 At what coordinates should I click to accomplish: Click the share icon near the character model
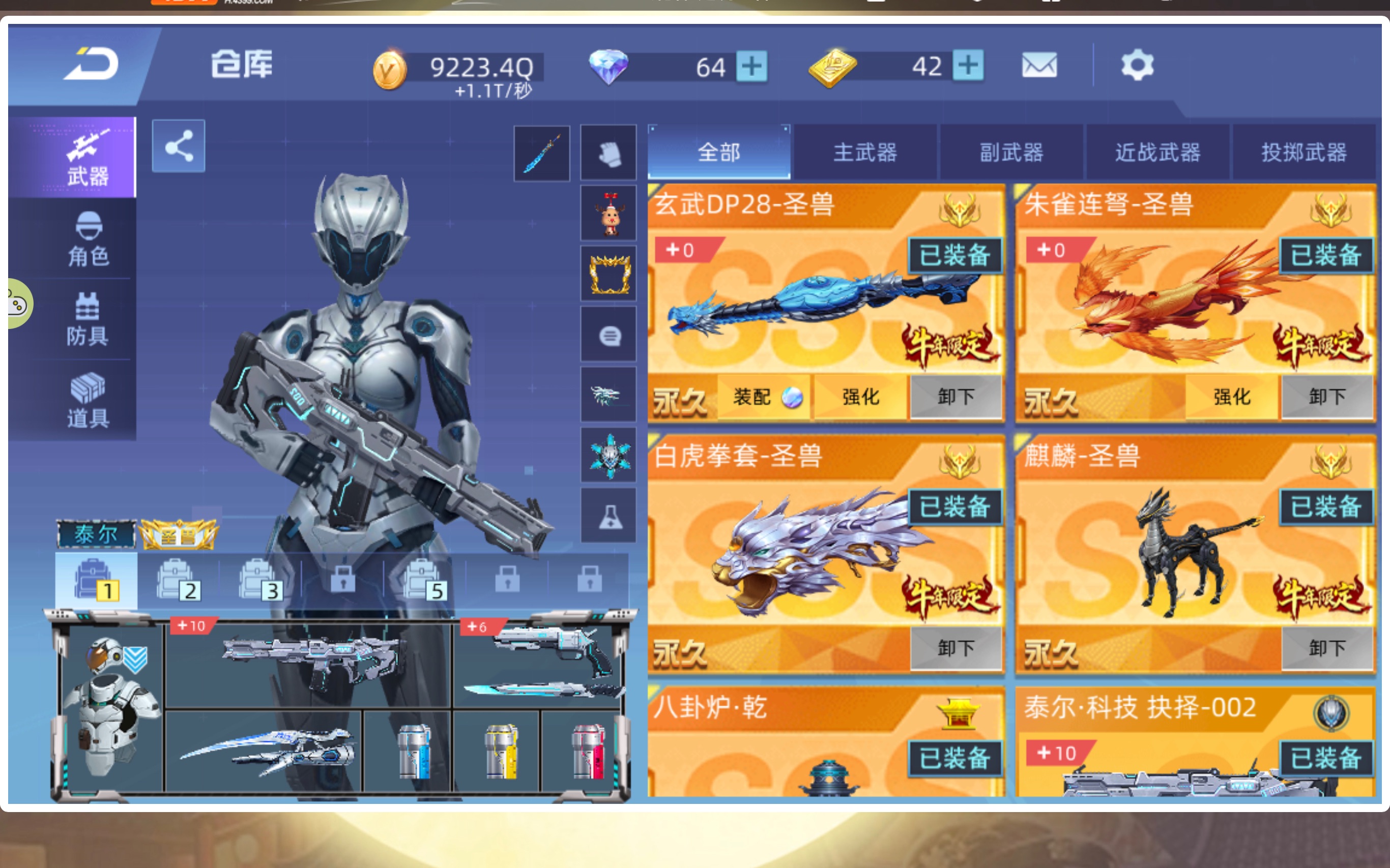click(x=179, y=146)
